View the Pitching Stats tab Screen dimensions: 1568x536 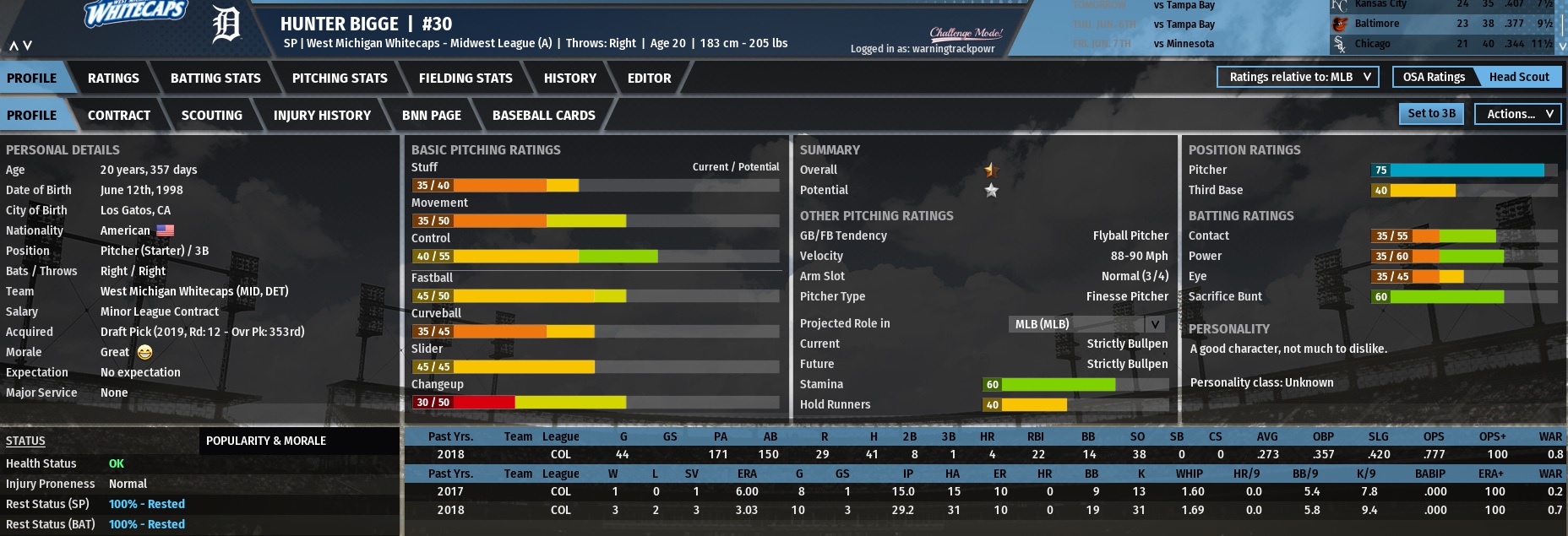click(x=340, y=78)
